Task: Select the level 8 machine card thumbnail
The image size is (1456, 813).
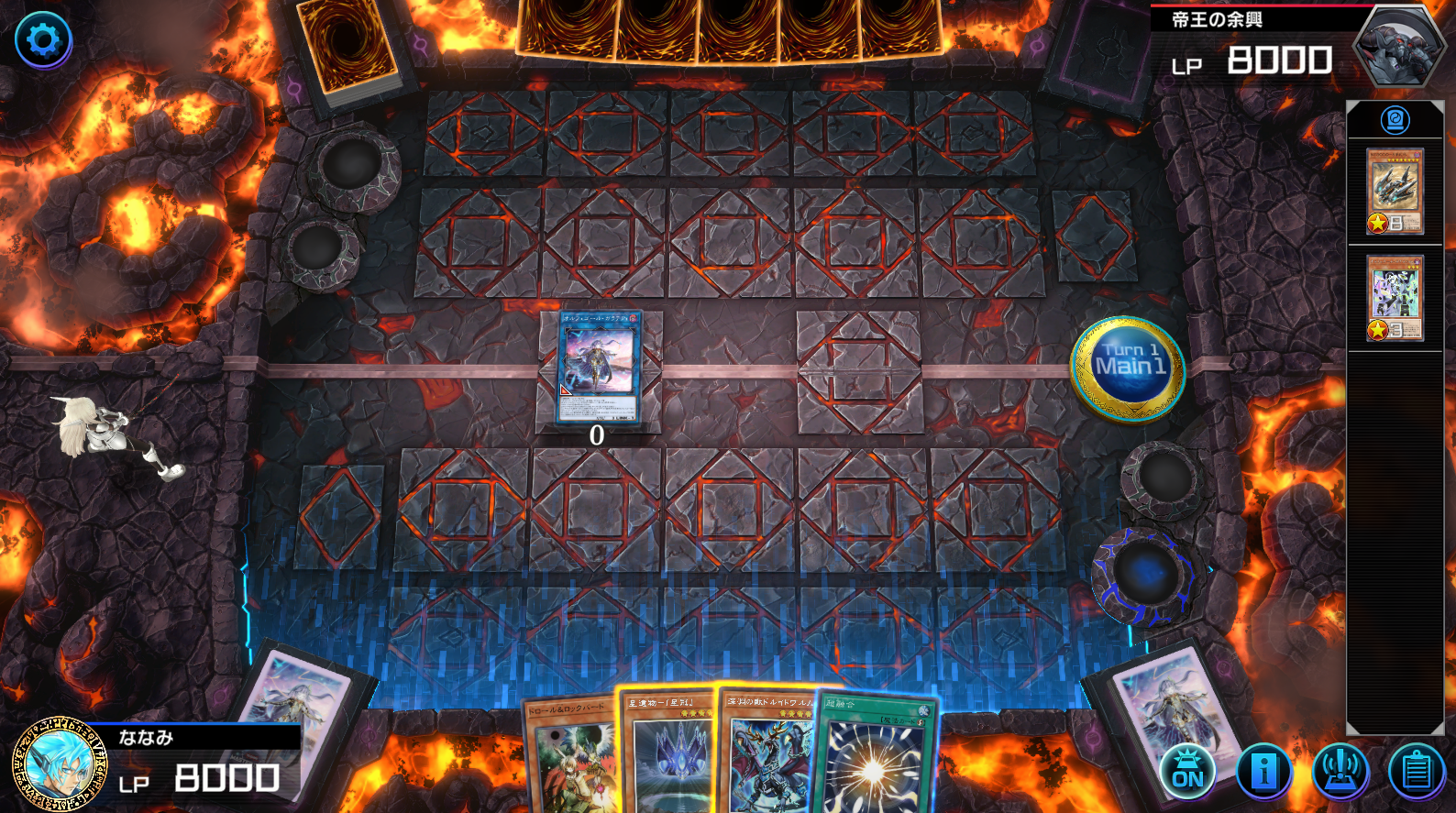Action: (1395, 191)
